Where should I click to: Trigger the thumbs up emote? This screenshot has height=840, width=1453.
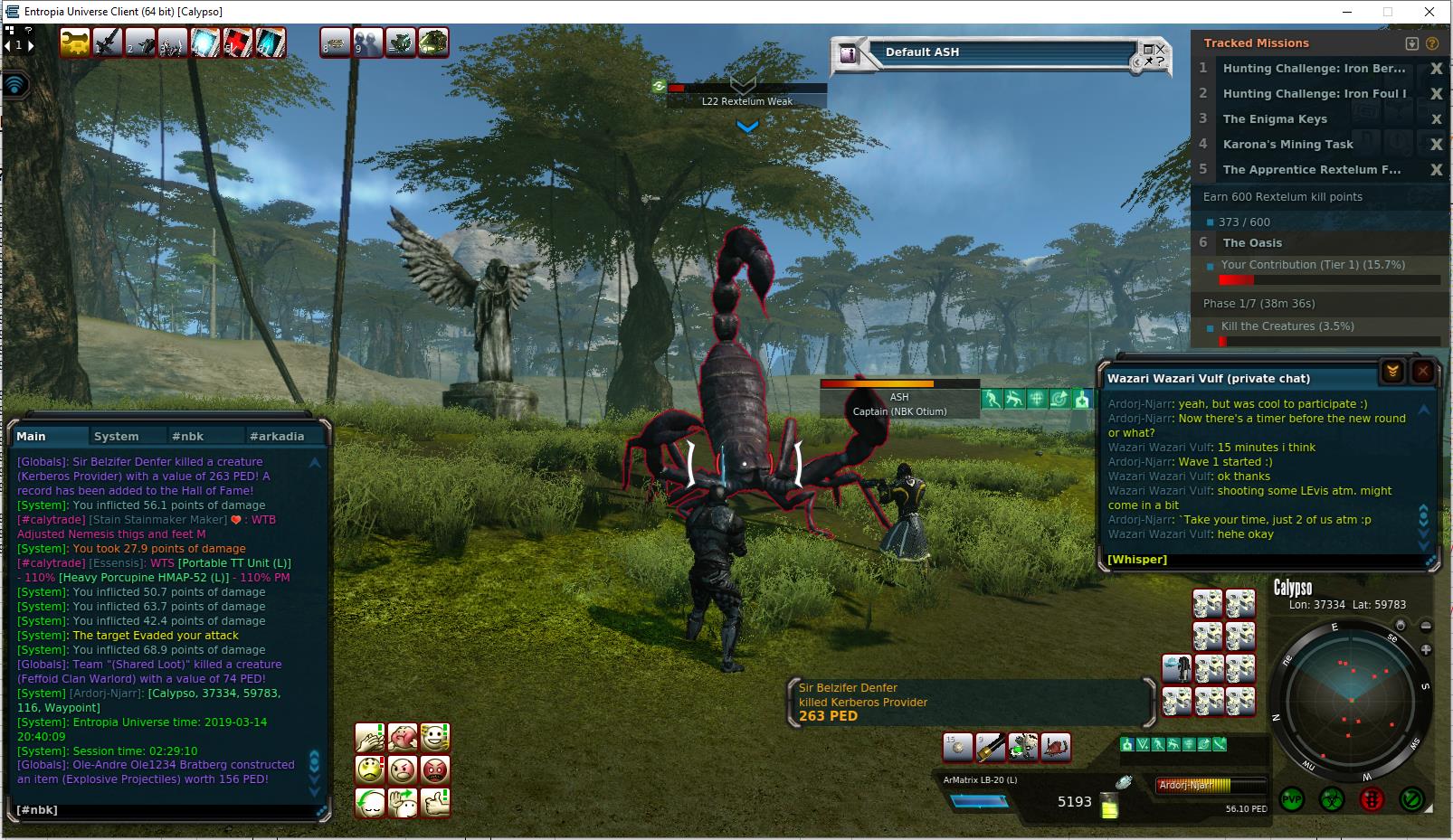(x=435, y=803)
